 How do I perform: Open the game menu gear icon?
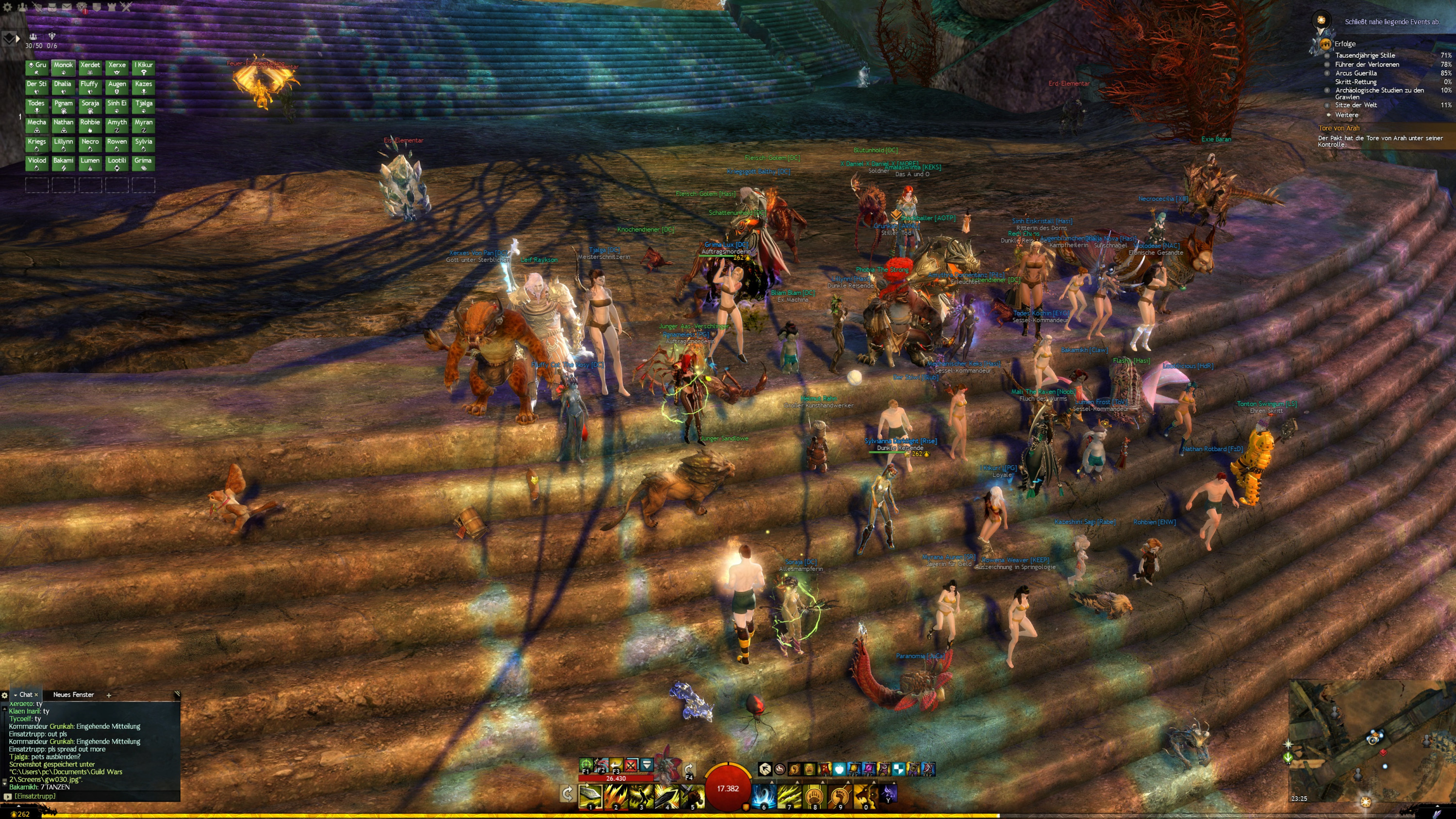pos(7,7)
